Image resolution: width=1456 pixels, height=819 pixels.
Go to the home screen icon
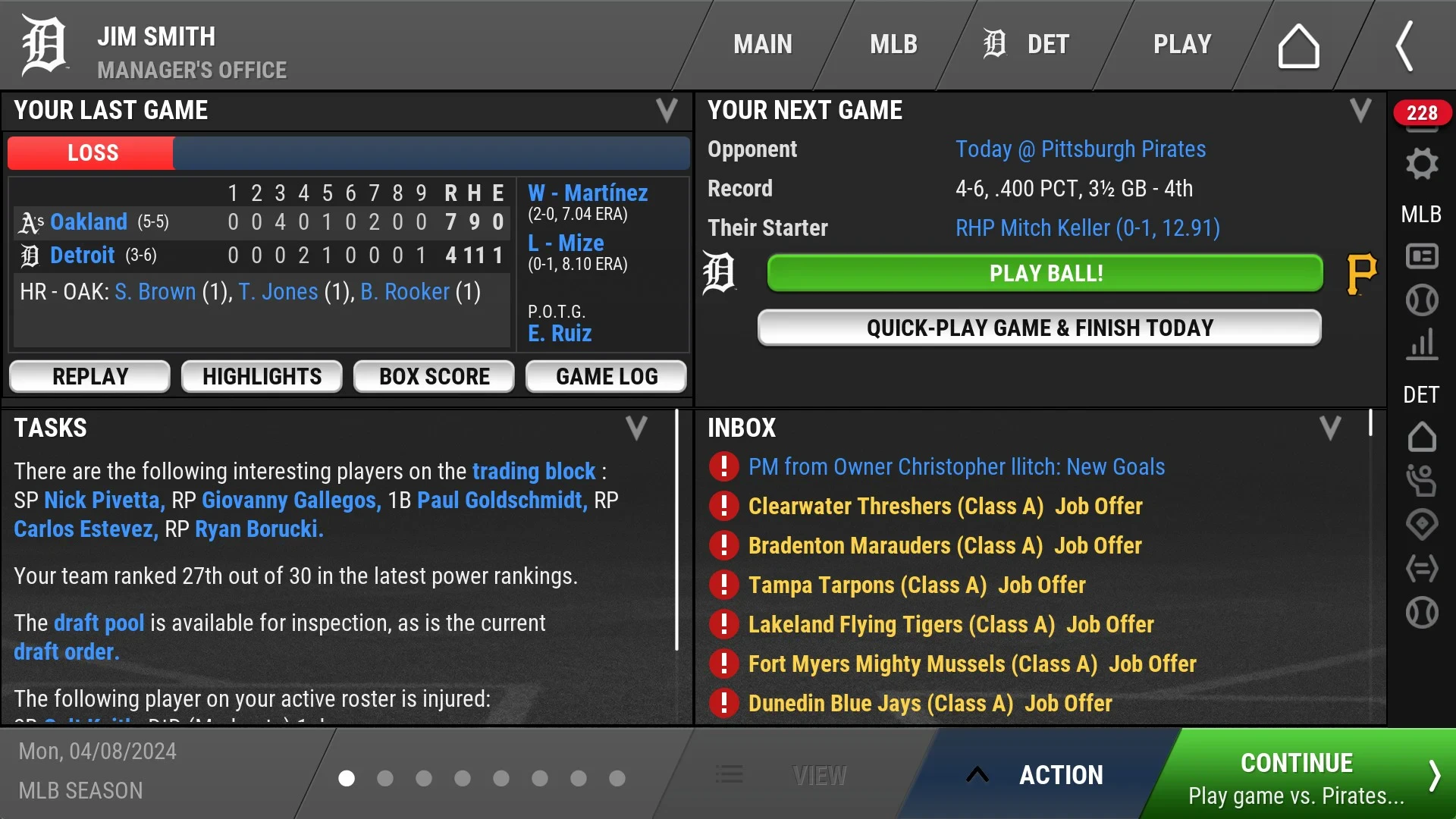point(1298,46)
